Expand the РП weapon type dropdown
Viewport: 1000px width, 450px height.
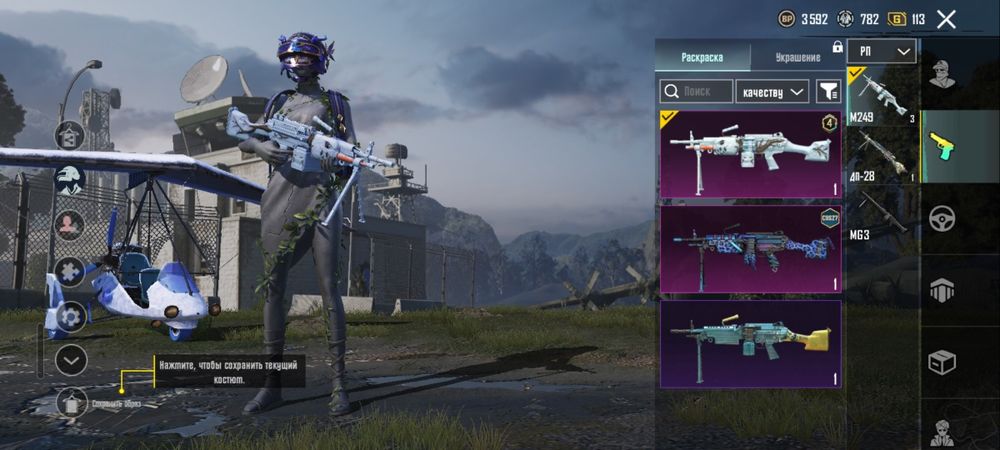881,51
